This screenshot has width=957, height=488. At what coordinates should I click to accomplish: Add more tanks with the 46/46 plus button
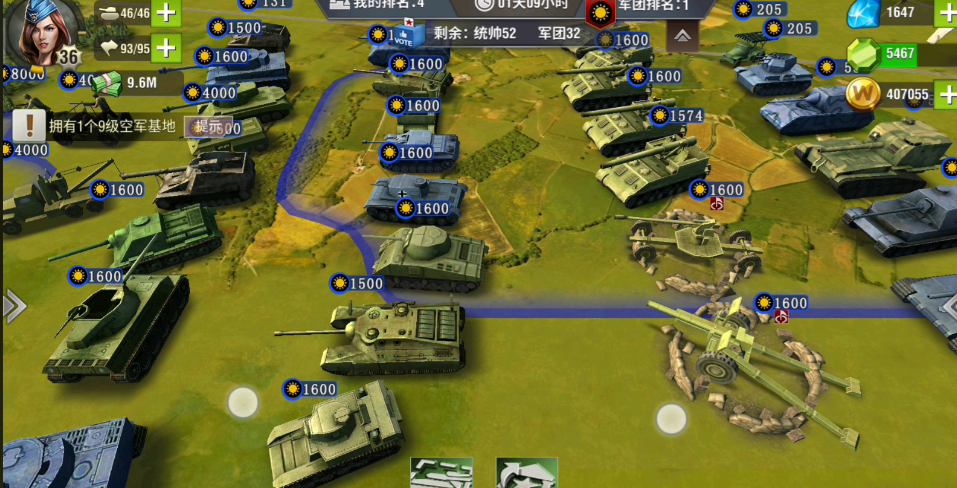click(x=167, y=14)
